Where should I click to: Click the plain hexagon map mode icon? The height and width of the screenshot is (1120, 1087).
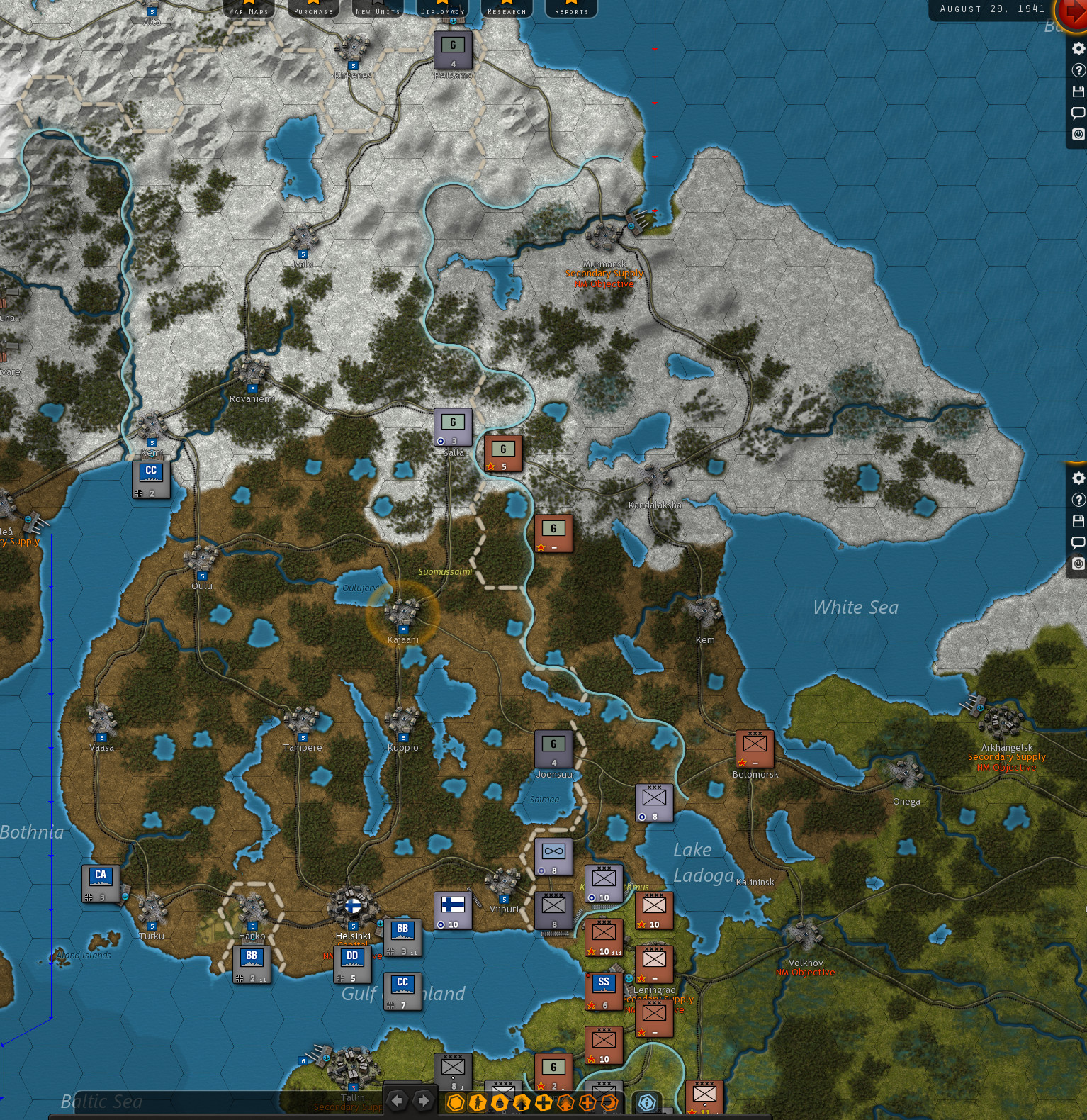tap(456, 1103)
